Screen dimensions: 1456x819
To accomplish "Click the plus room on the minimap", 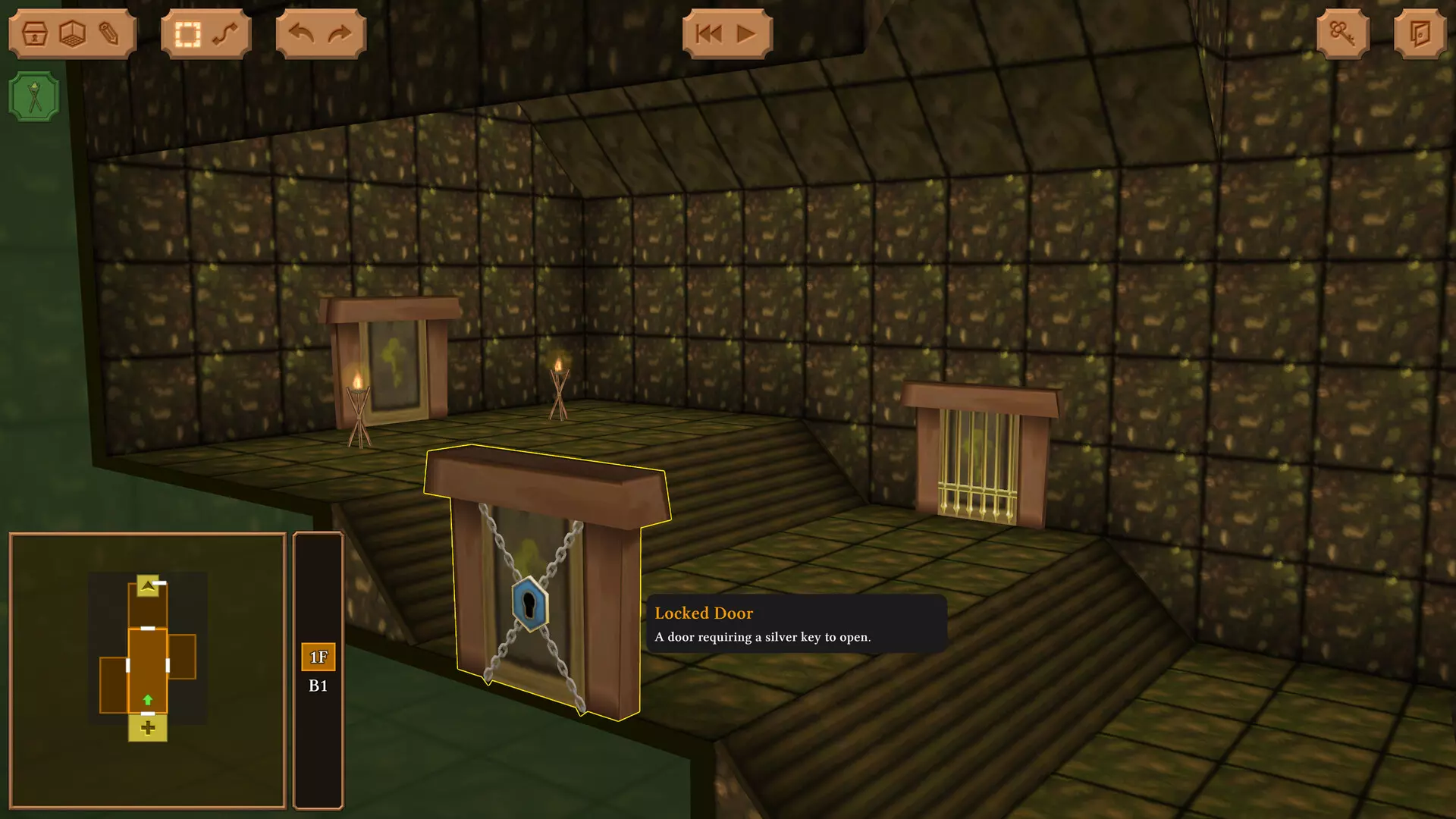I will 148,729.
